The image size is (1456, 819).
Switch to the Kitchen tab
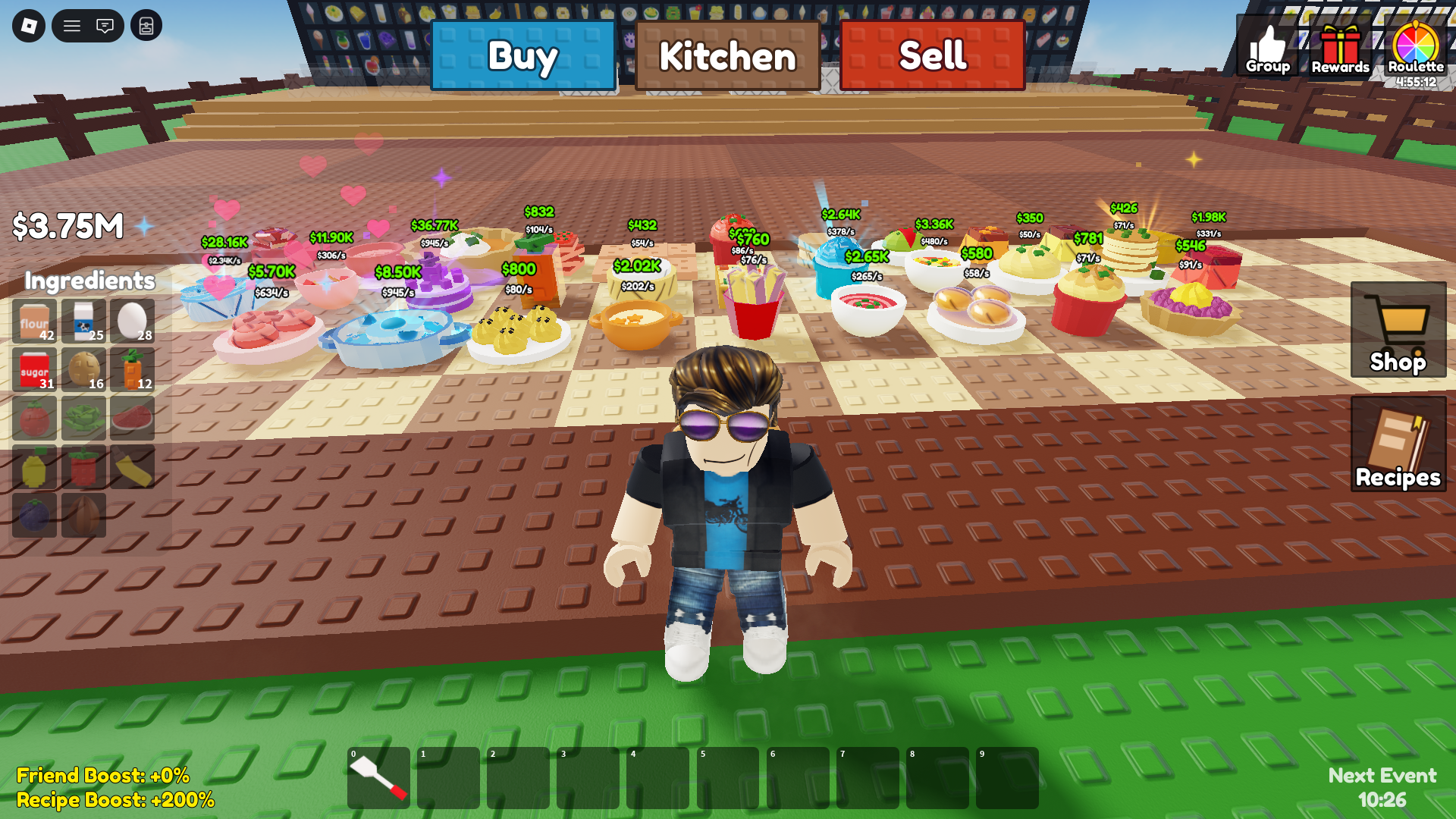(x=726, y=55)
